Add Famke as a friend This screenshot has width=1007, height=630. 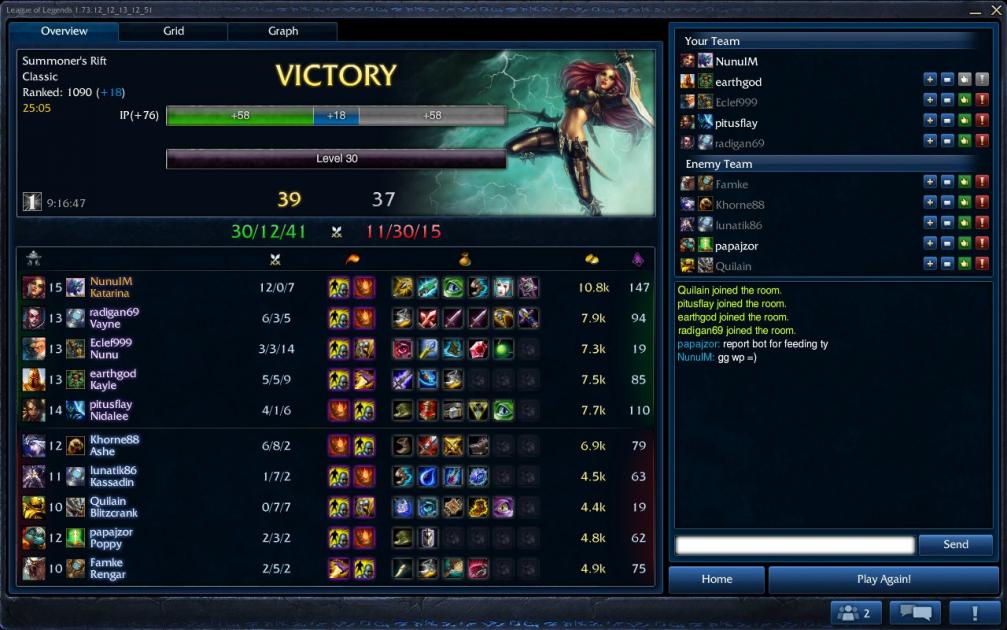click(x=930, y=184)
